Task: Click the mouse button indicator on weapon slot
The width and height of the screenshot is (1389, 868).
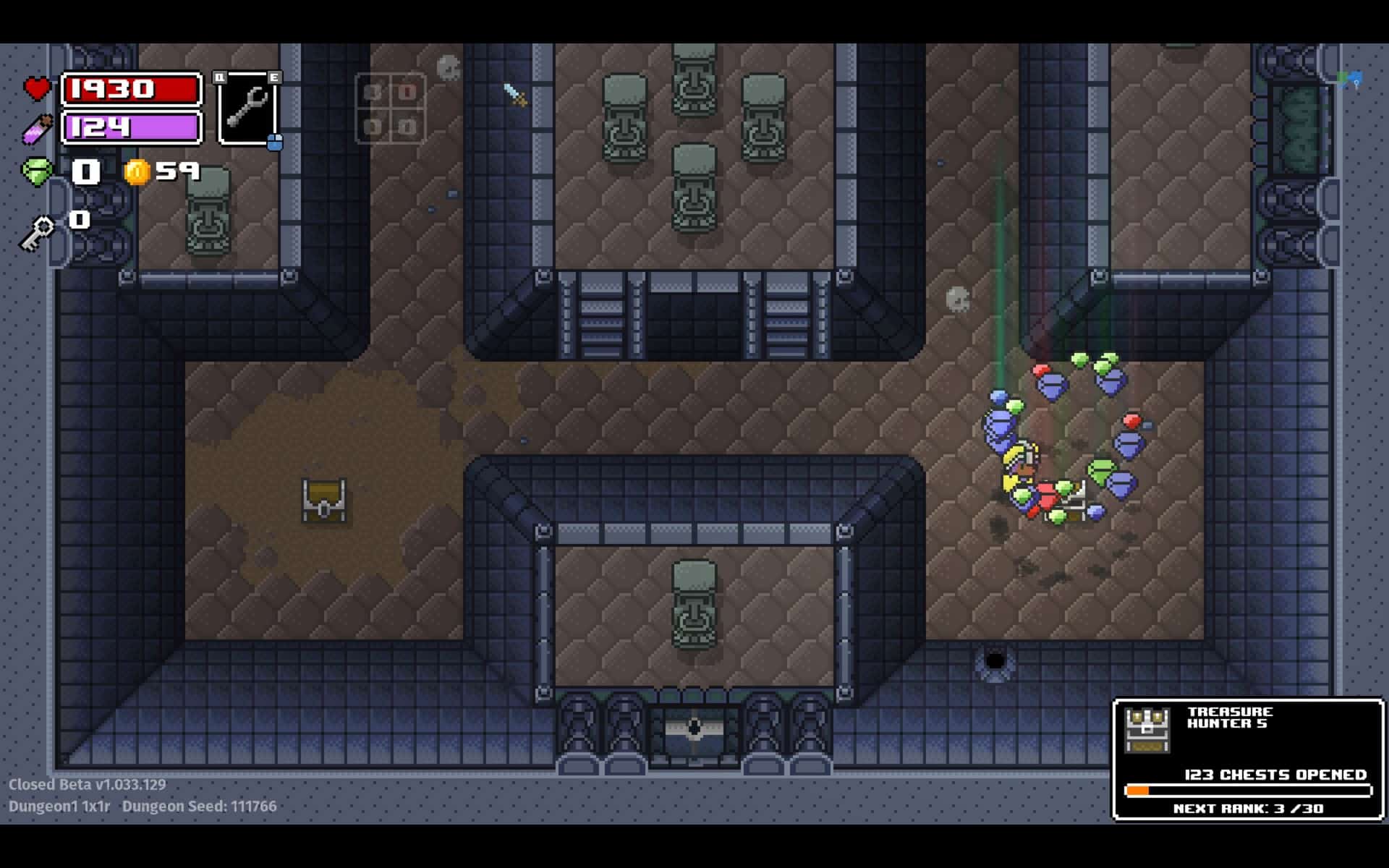Action: coord(274,142)
